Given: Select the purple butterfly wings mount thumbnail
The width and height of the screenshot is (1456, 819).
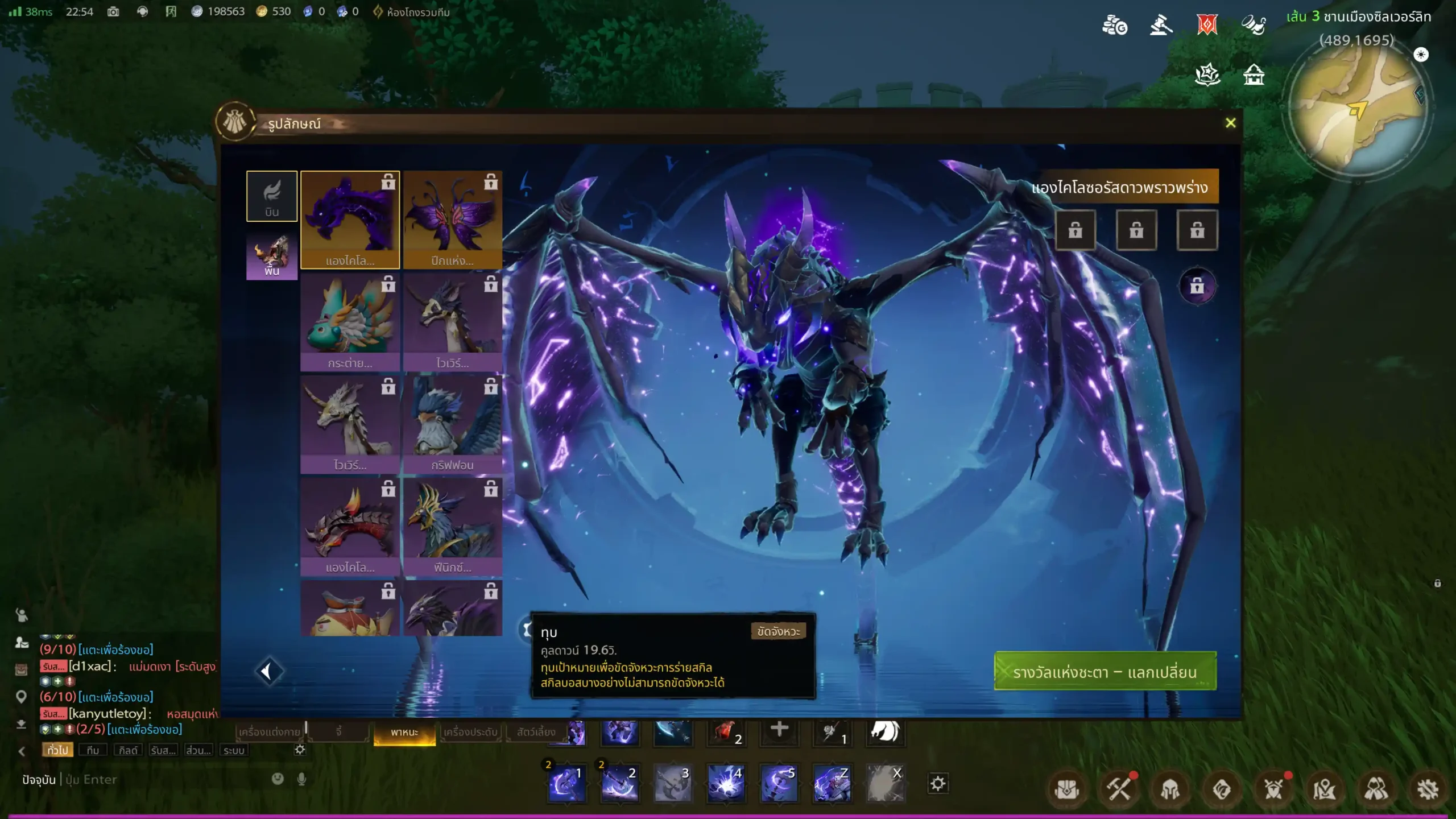Looking at the screenshot, I should (x=452, y=220).
